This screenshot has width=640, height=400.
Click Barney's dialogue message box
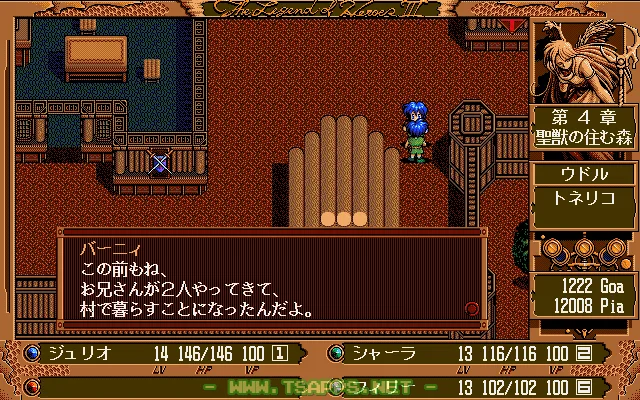tap(270, 278)
